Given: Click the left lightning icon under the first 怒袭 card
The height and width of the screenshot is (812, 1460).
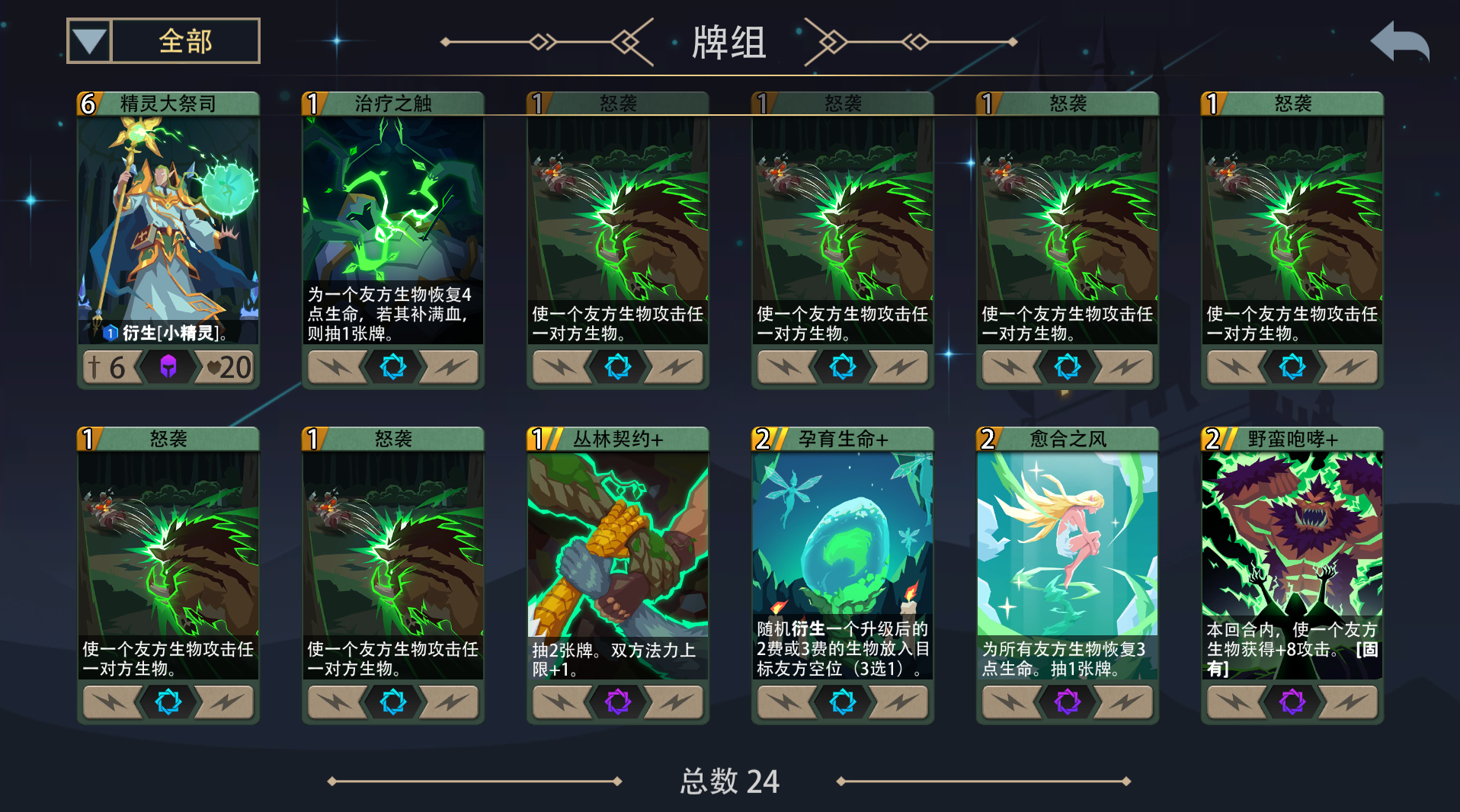Looking at the screenshot, I should (x=561, y=366).
